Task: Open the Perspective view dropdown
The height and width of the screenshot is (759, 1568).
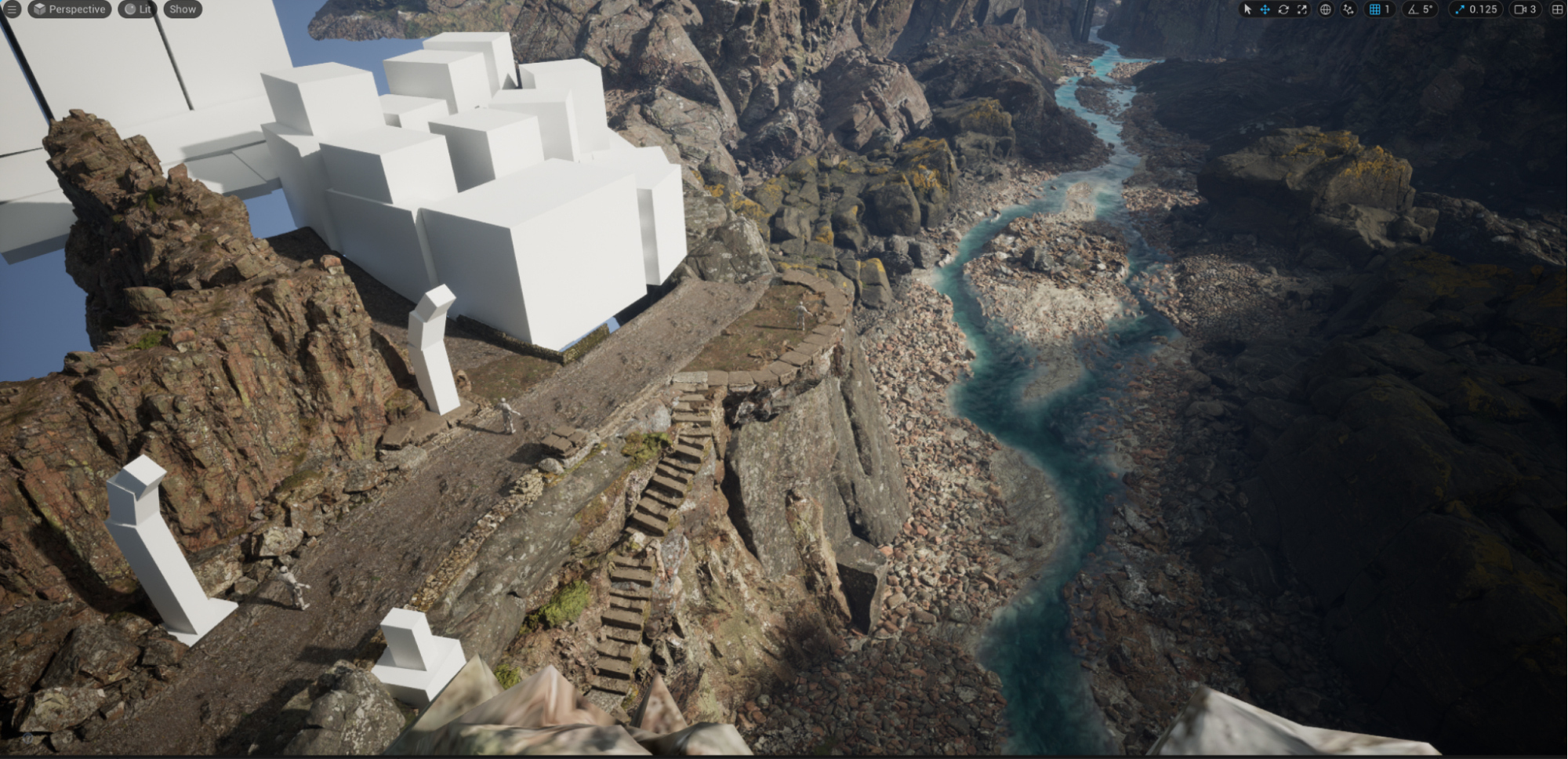Action: coord(70,9)
